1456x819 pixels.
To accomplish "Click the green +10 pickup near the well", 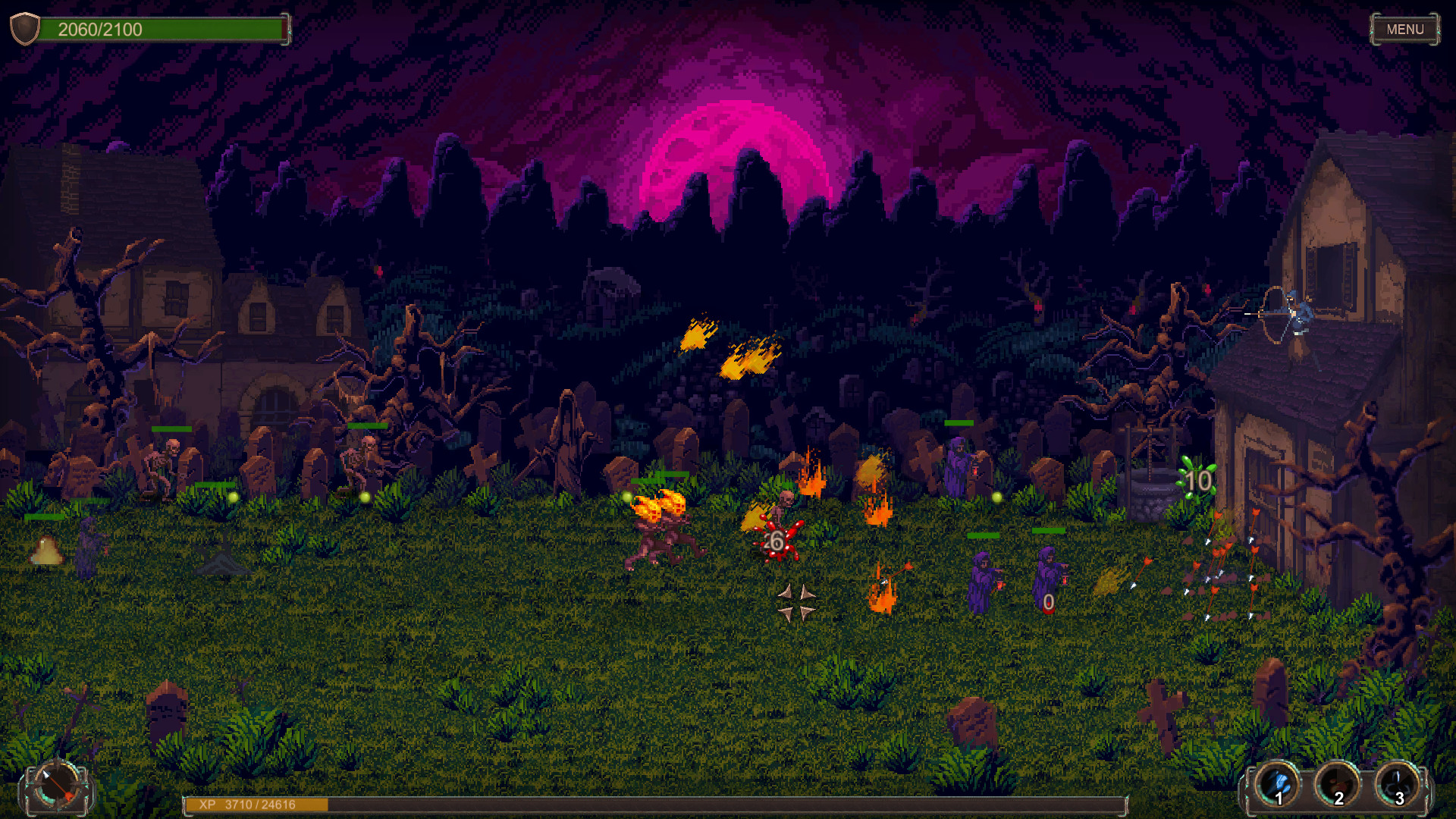I will 1197,480.
